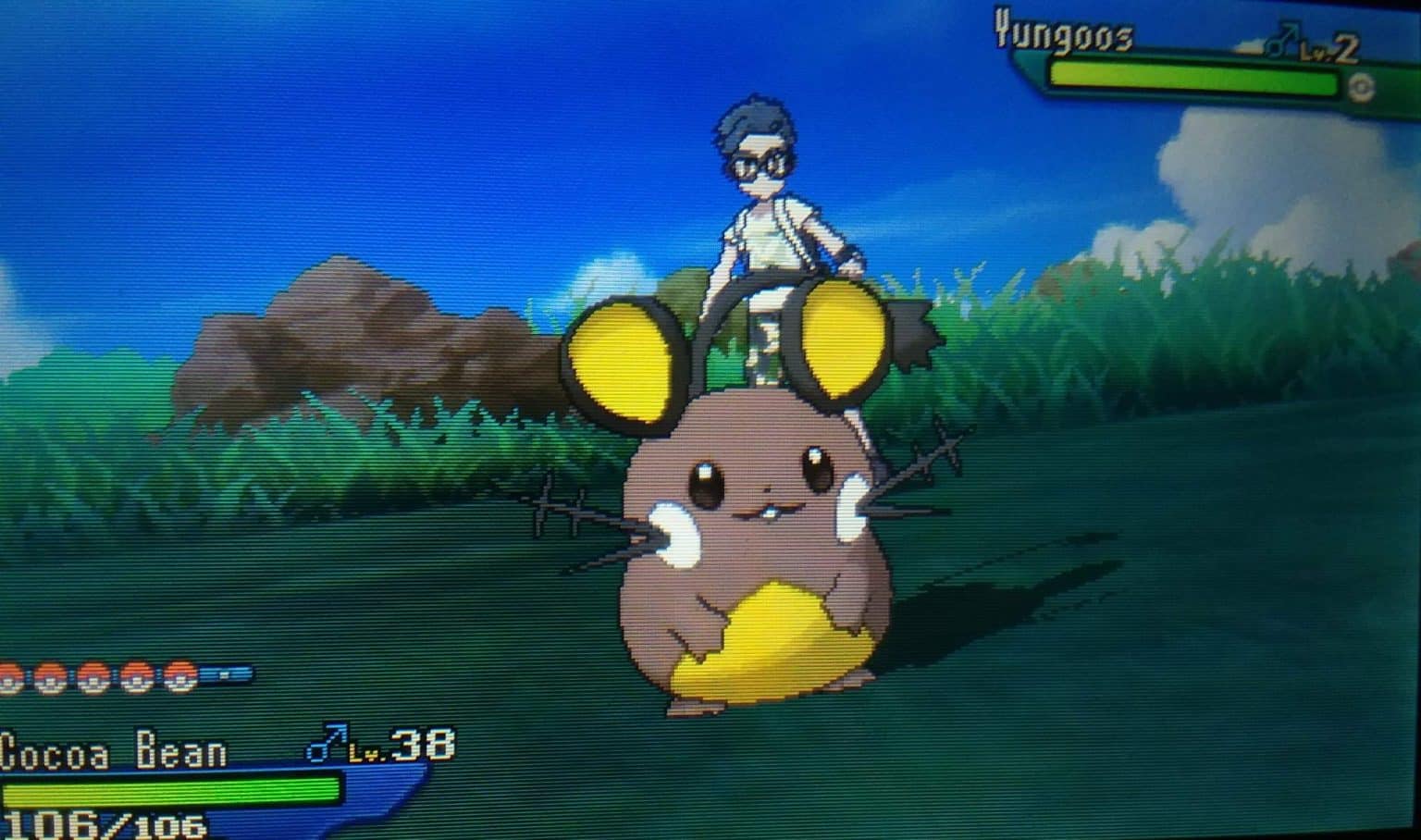Click the third Poké Ball party icon

tap(93, 677)
